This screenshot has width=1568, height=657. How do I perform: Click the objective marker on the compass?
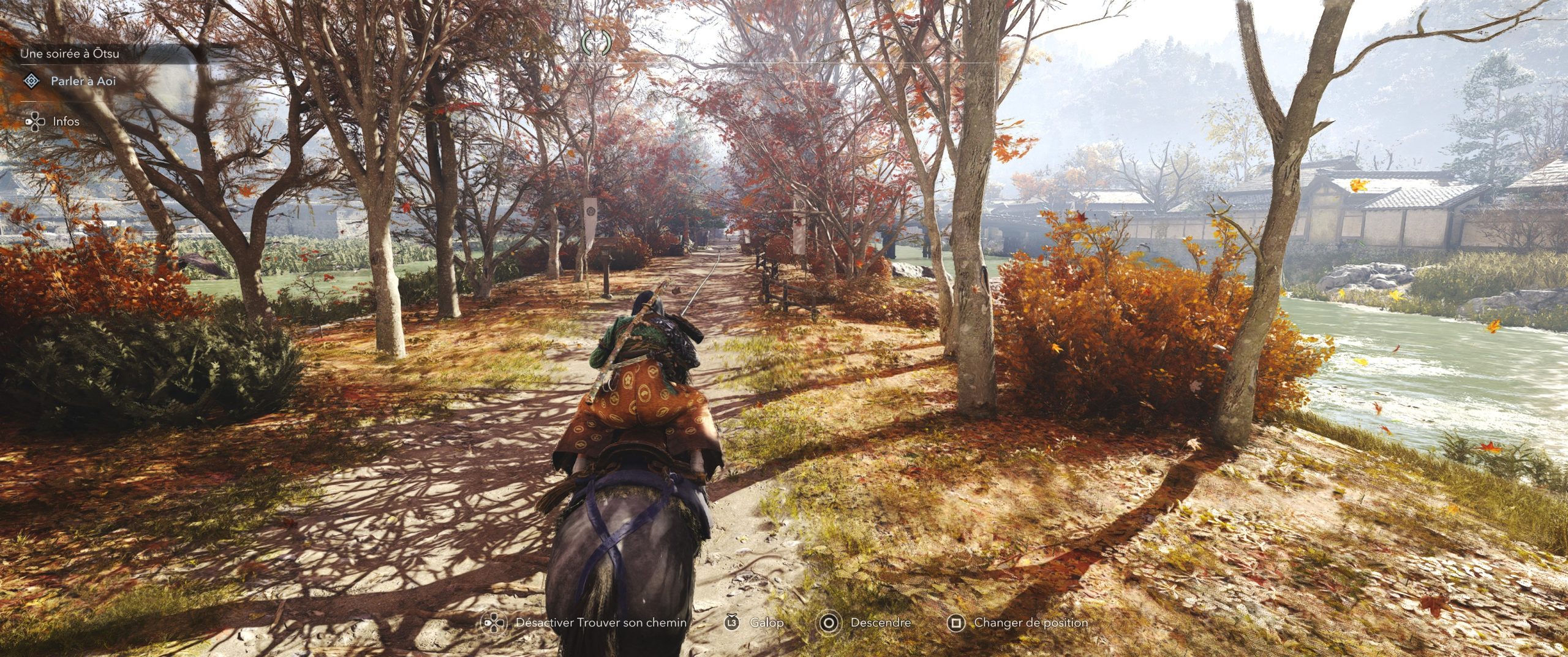point(595,42)
